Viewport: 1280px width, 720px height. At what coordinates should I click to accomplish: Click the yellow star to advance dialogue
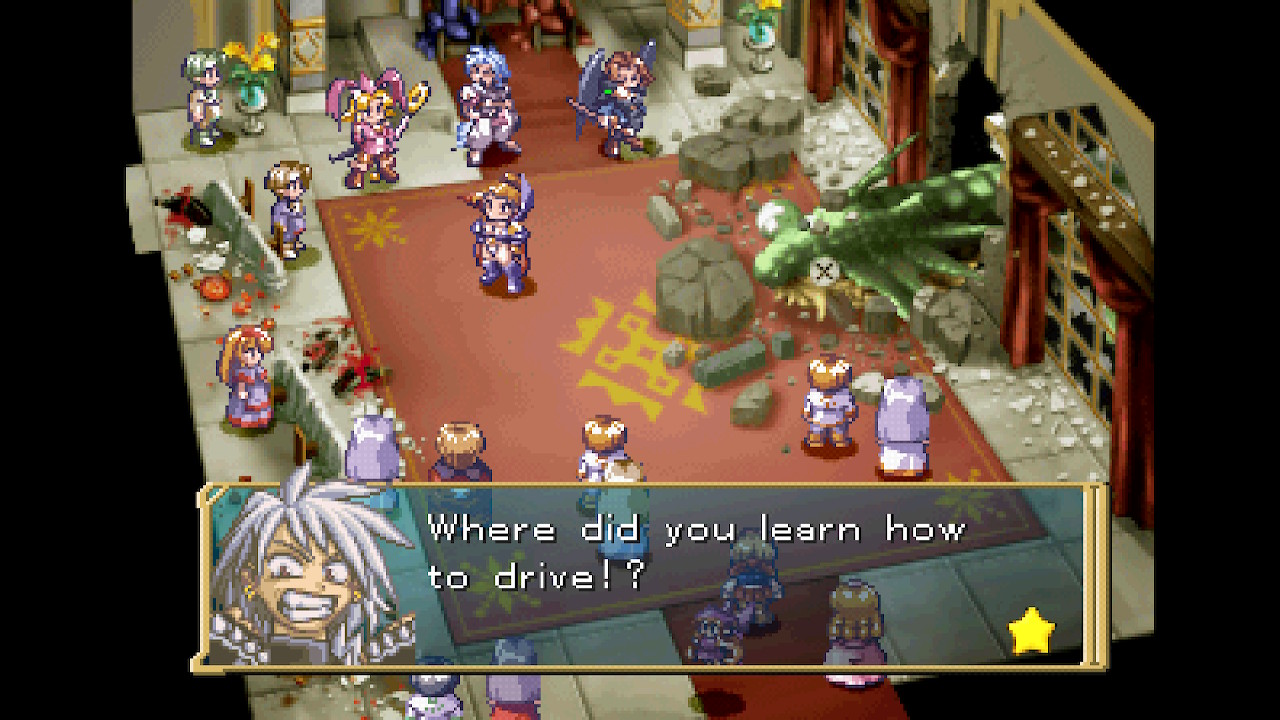coord(1031,632)
